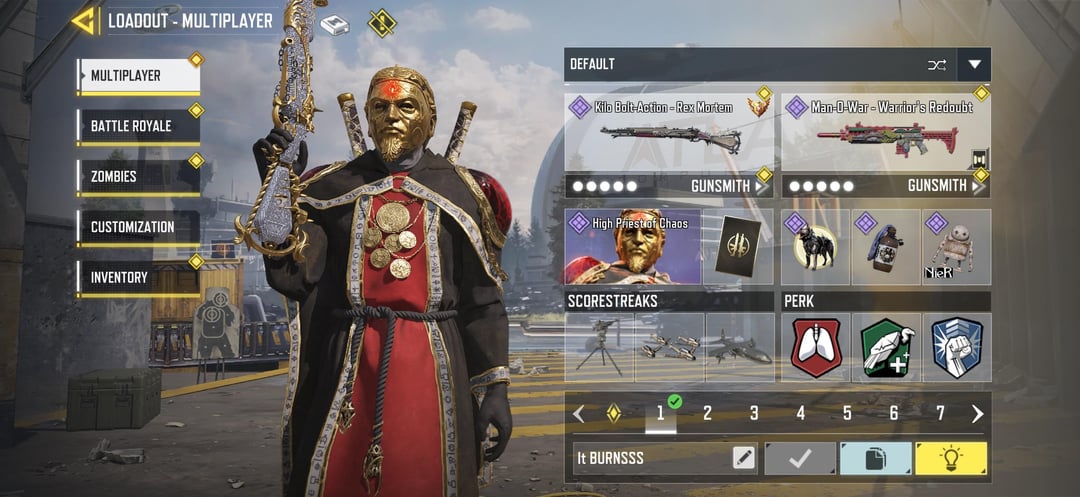
Task: Select the Customization tab
Action: 138,227
